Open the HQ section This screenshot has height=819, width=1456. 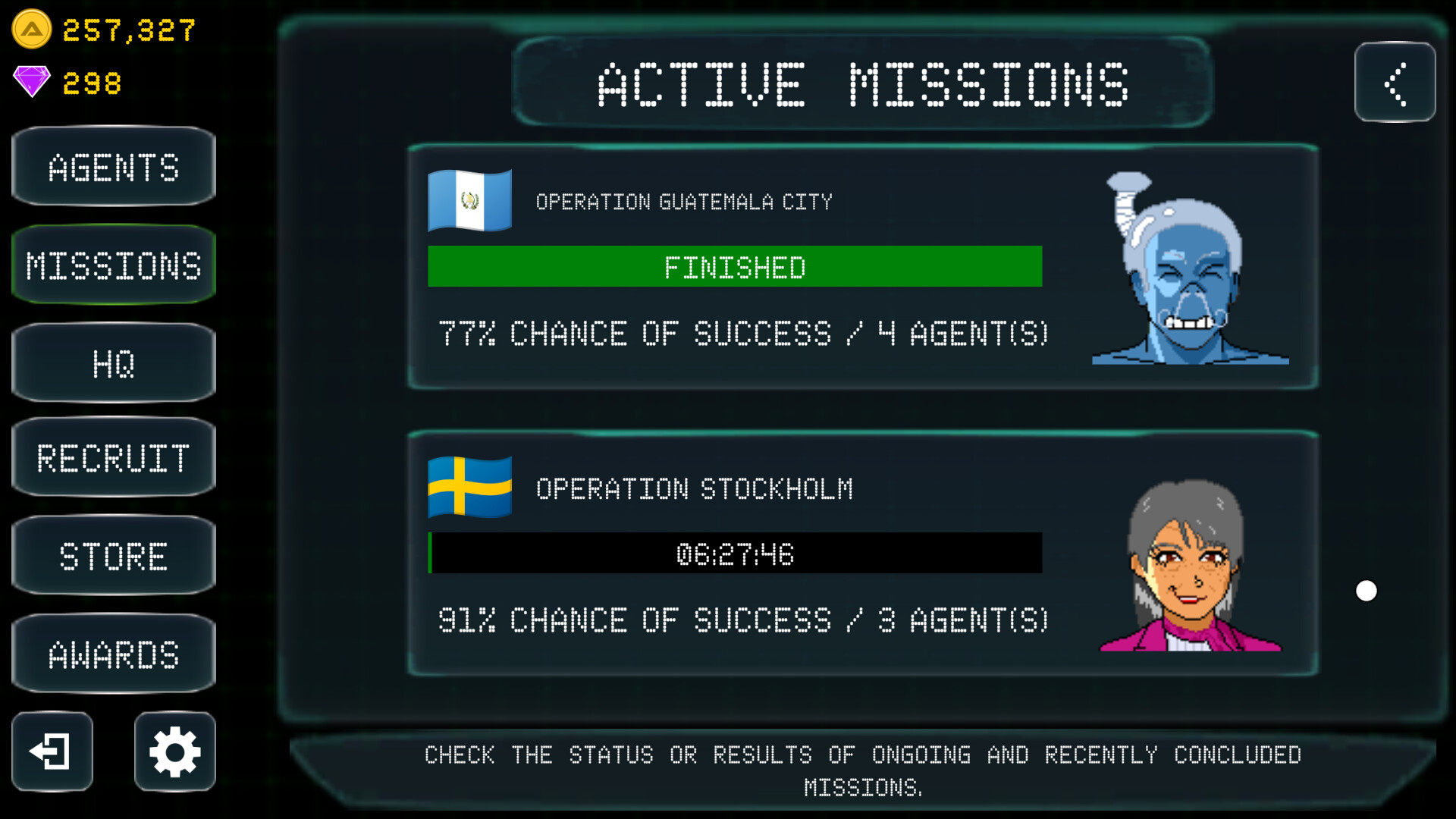point(112,363)
